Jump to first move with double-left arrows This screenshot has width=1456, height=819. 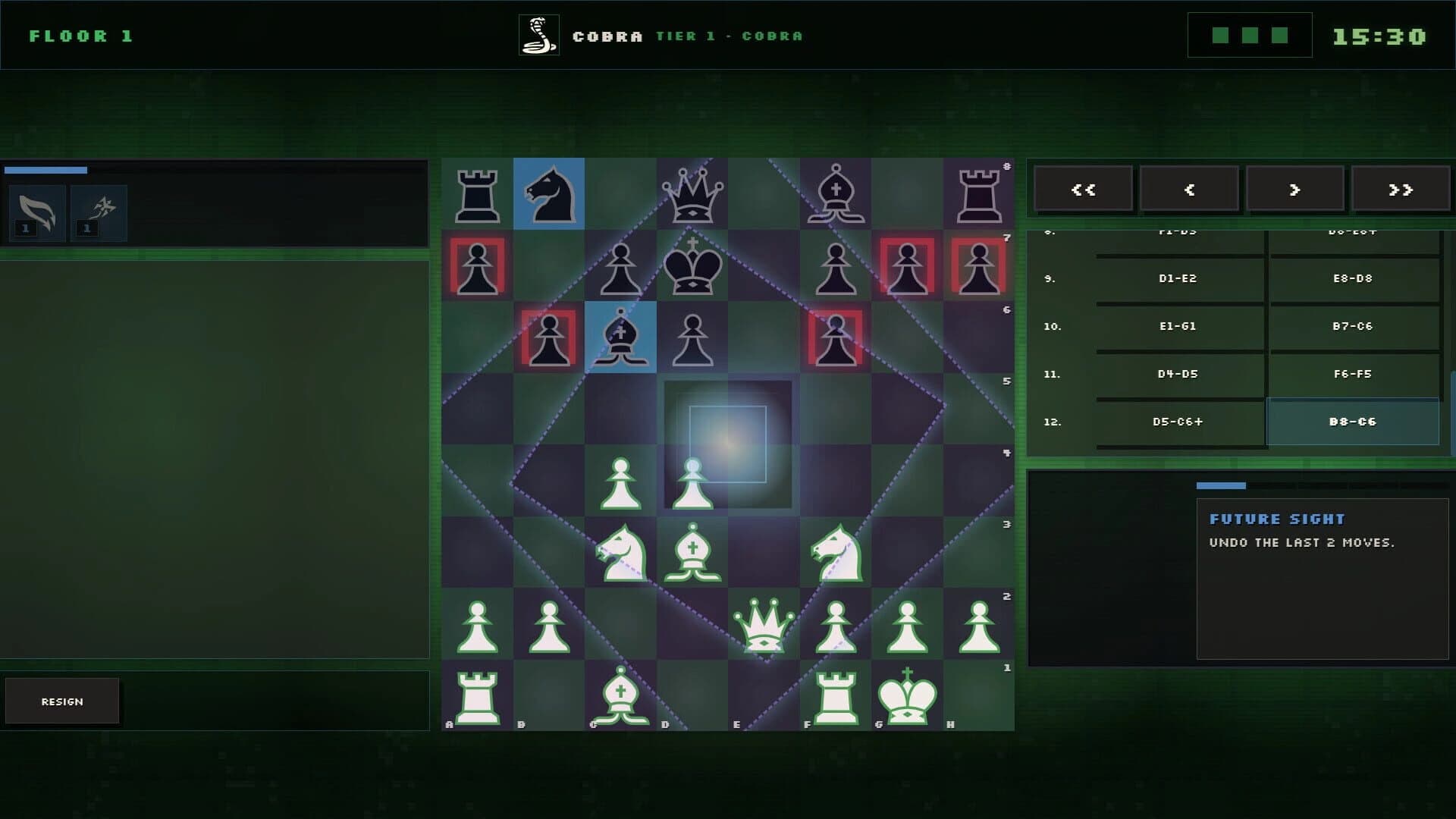coord(1083,189)
